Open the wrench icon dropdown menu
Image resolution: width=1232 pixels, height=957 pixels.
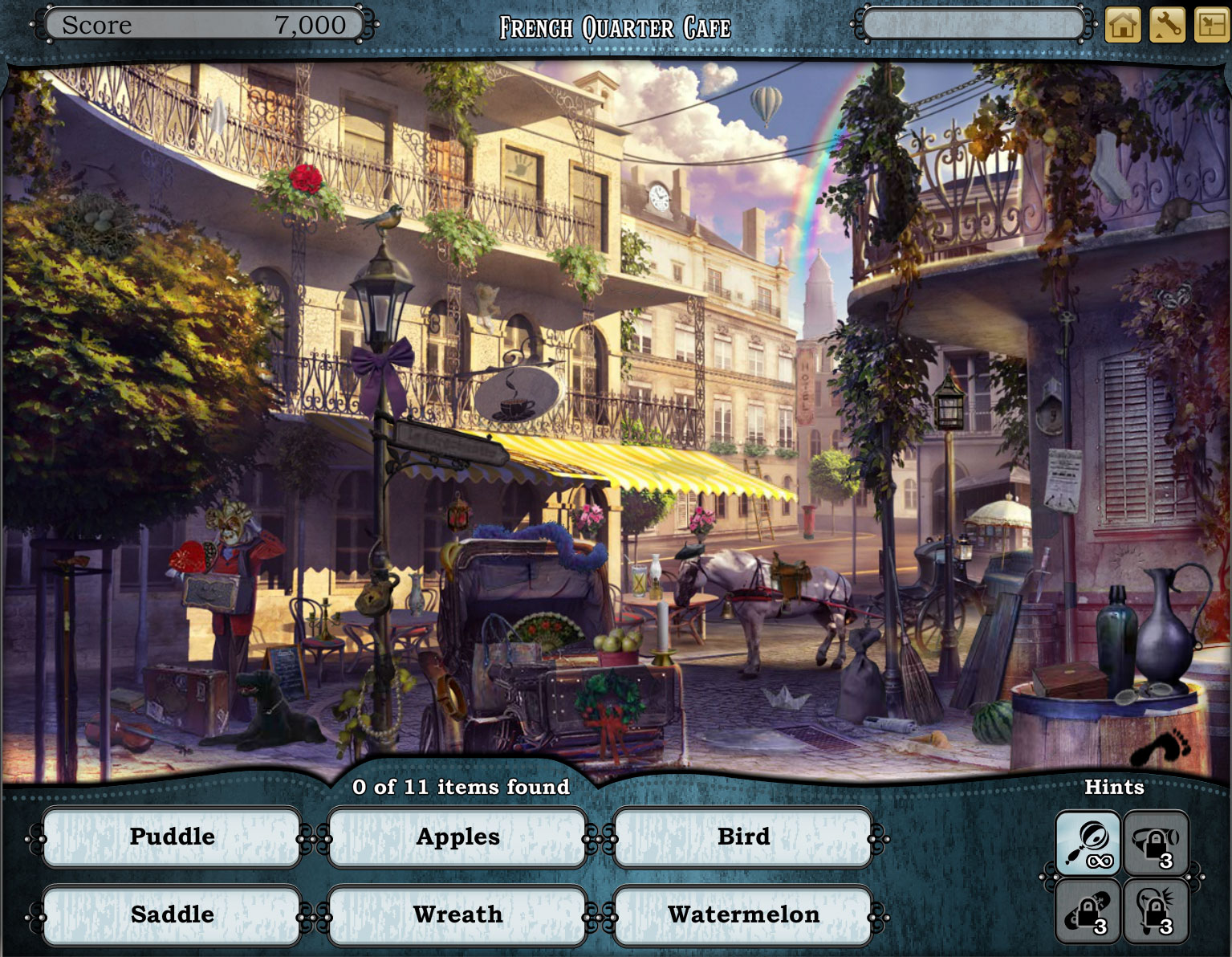(1166, 25)
